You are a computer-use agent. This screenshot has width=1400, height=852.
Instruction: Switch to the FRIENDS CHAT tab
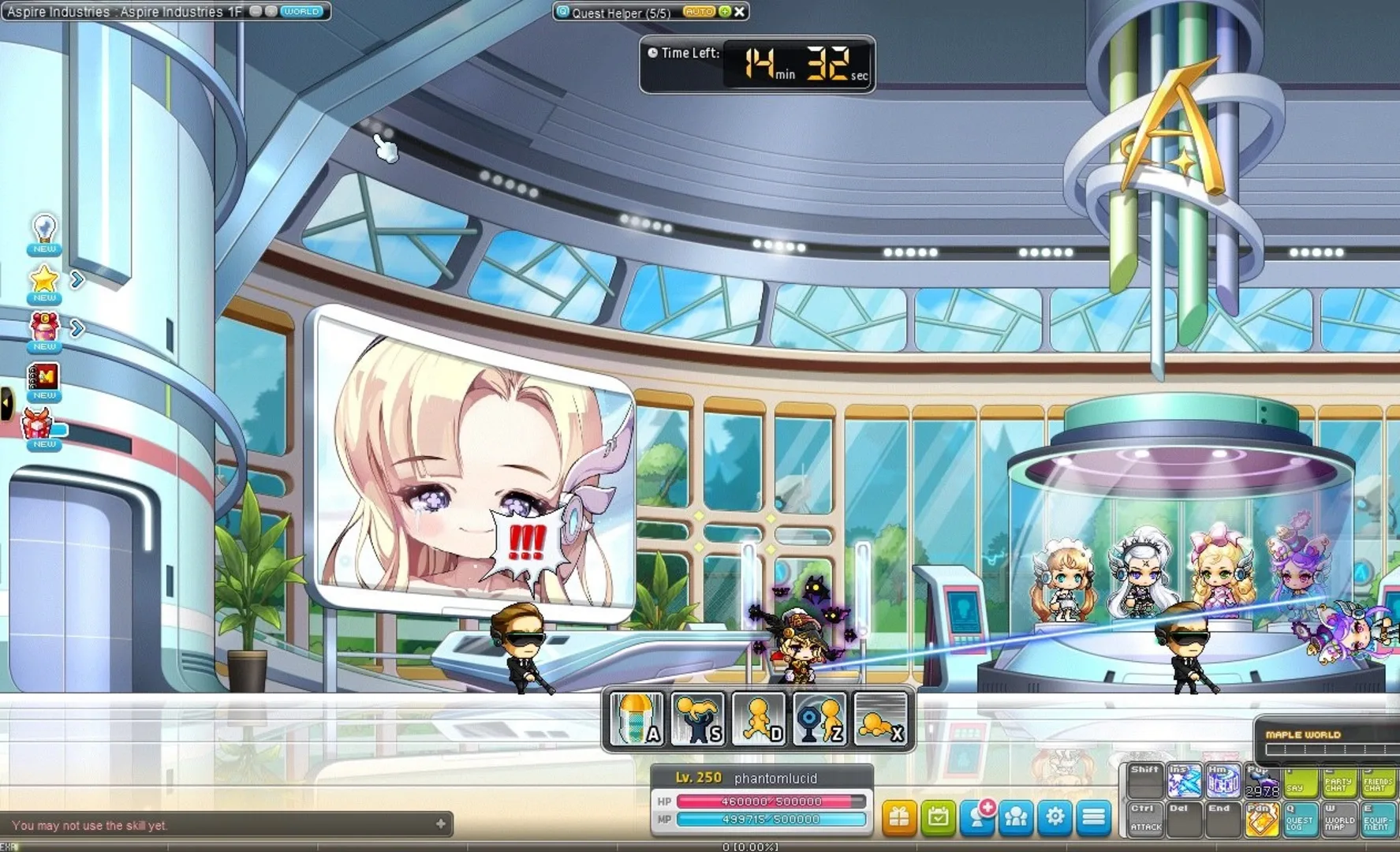tap(1378, 783)
